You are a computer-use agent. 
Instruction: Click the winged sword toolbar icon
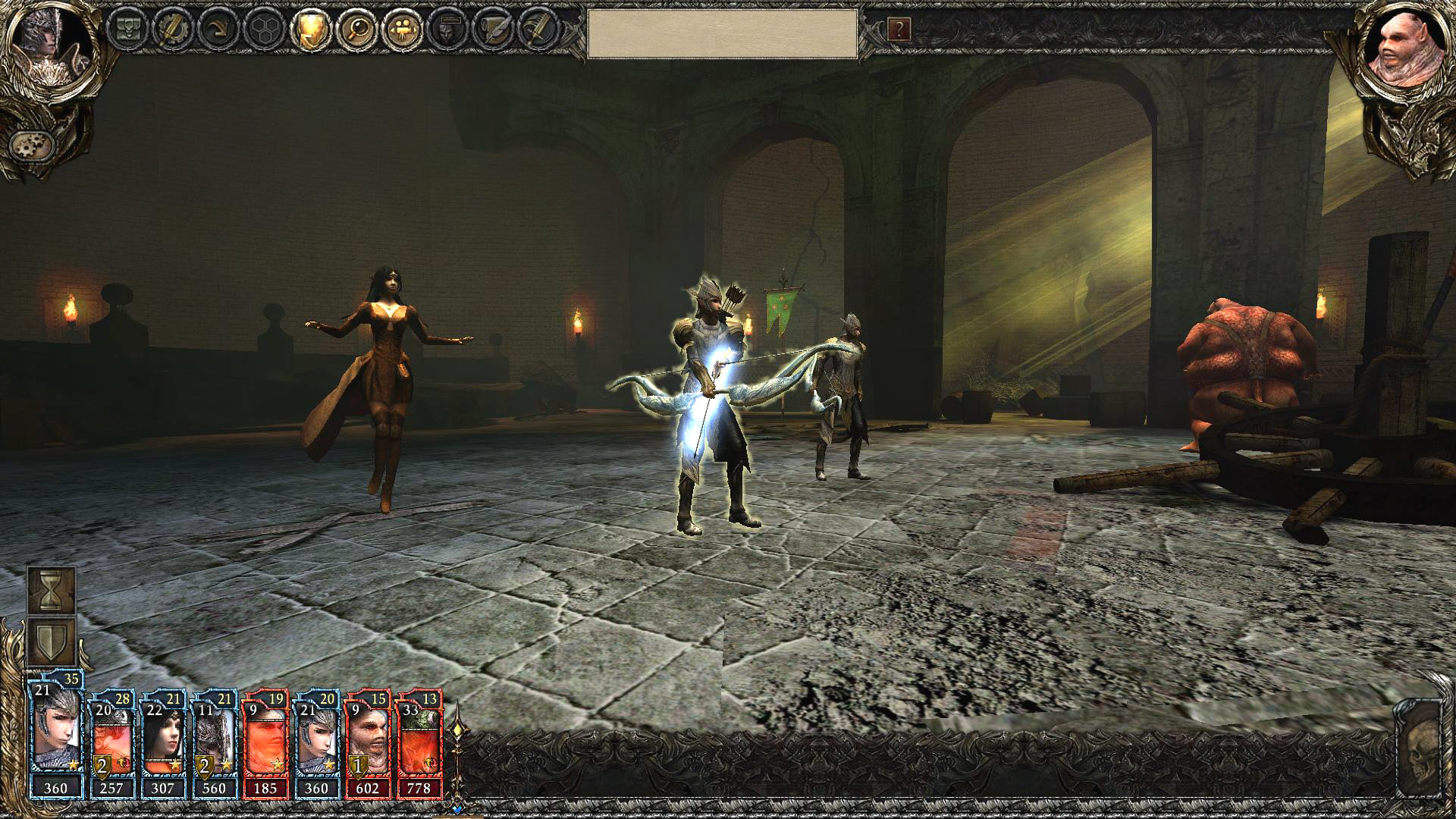(x=538, y=30)
